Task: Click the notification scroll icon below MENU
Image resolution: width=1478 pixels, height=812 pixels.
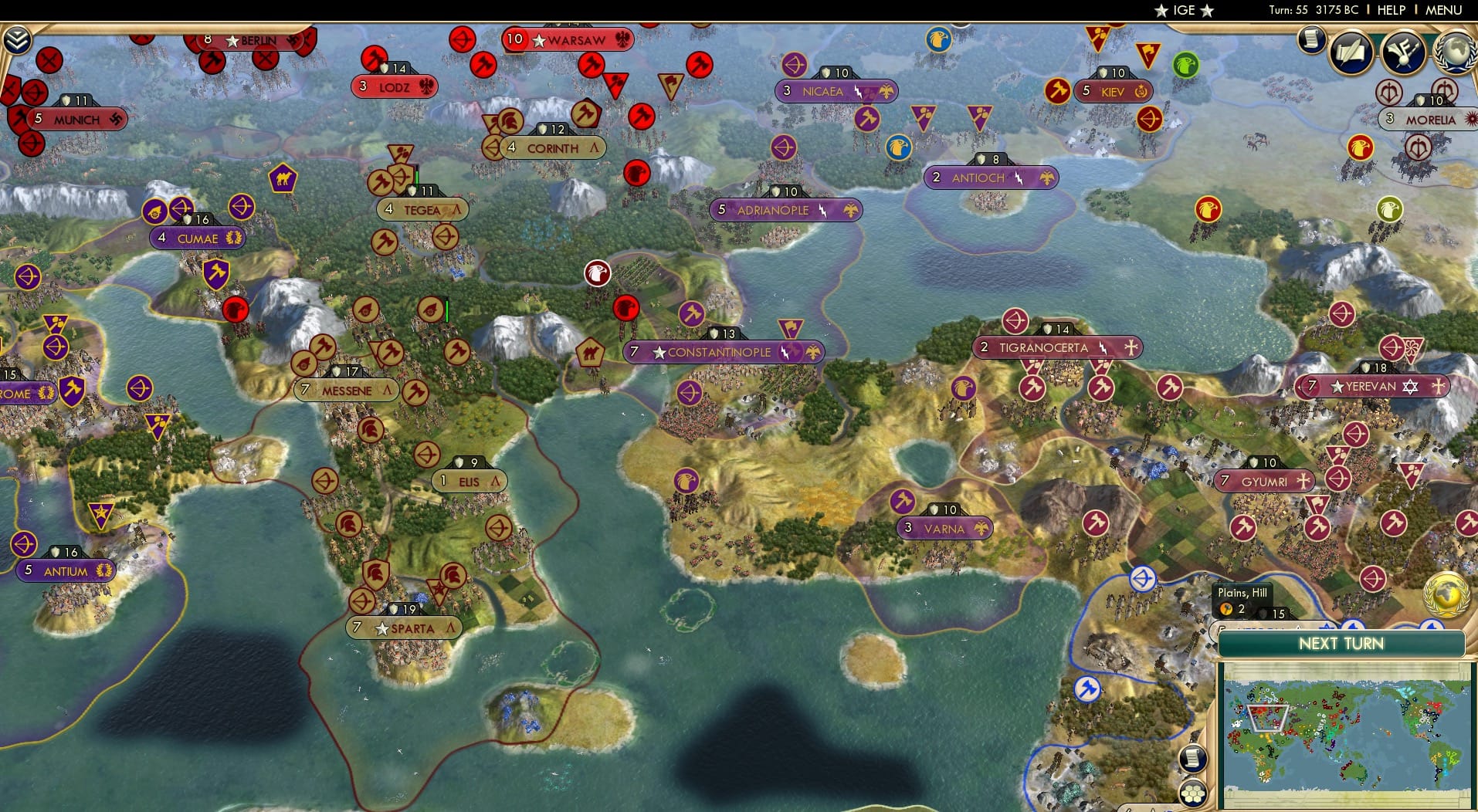Action: point(1310,40)
